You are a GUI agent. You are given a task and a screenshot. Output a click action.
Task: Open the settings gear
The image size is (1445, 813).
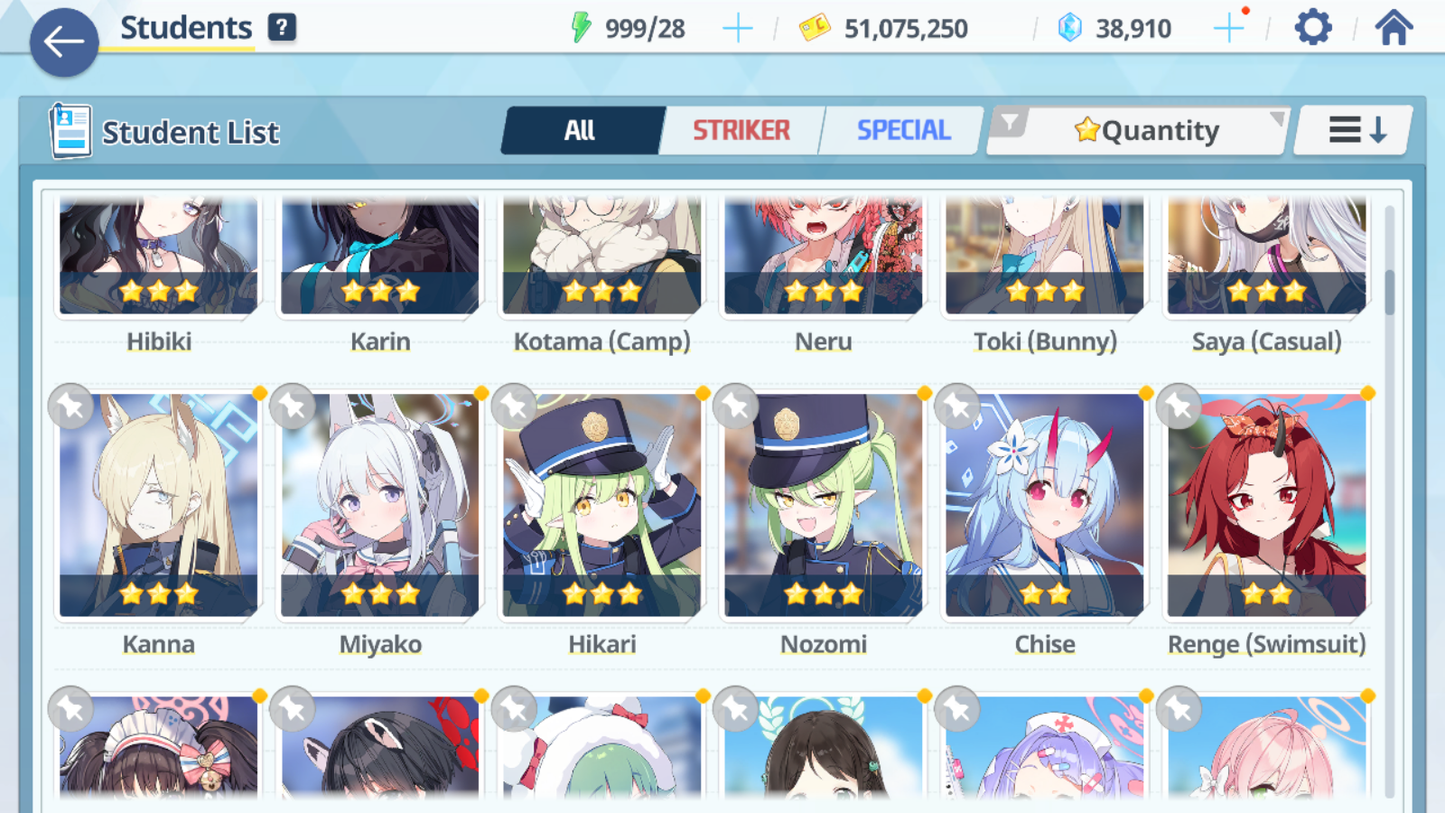pos(1313,27)
